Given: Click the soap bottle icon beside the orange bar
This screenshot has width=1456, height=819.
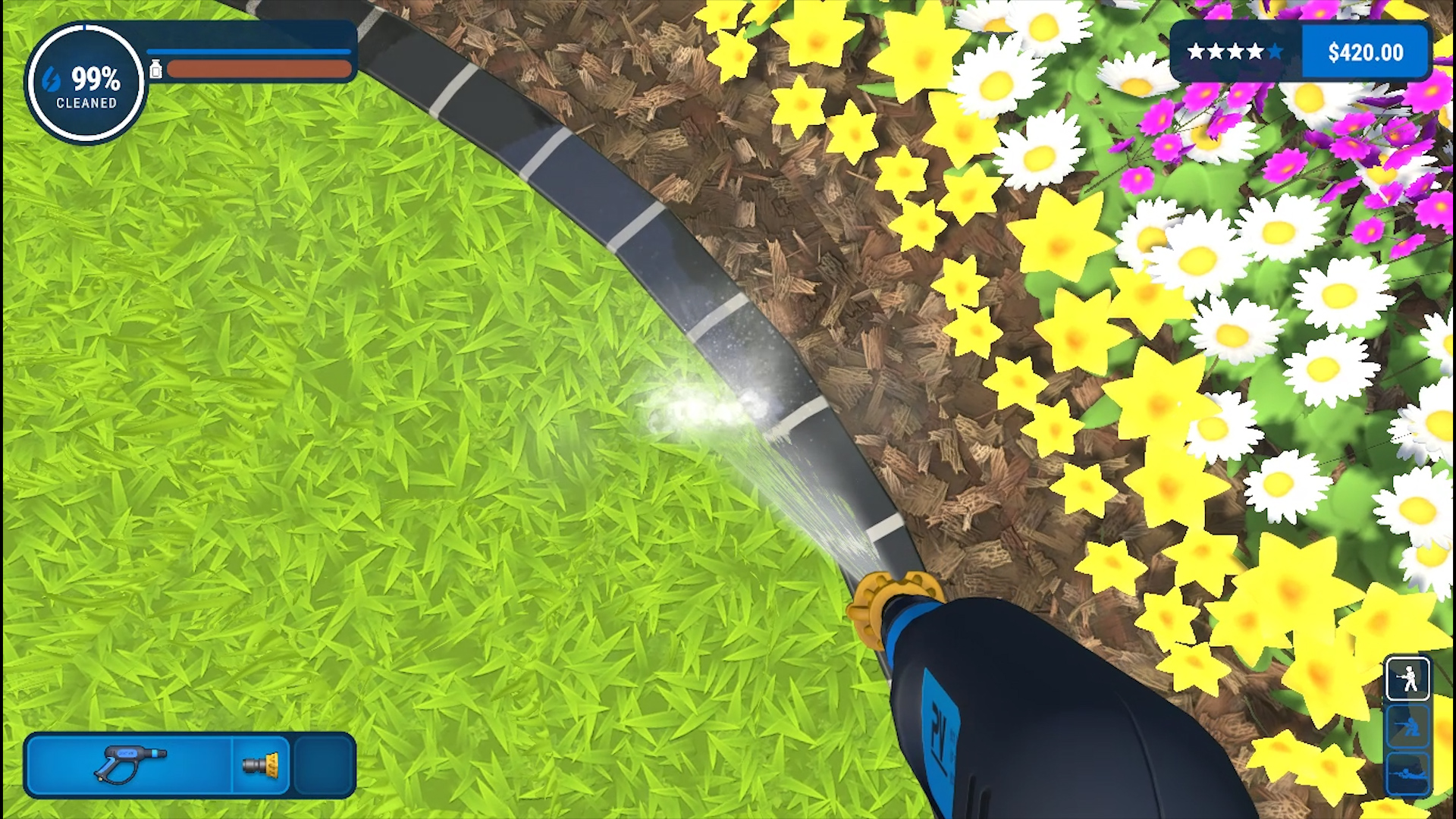Looking at the screenshot, I should point(157,68).
